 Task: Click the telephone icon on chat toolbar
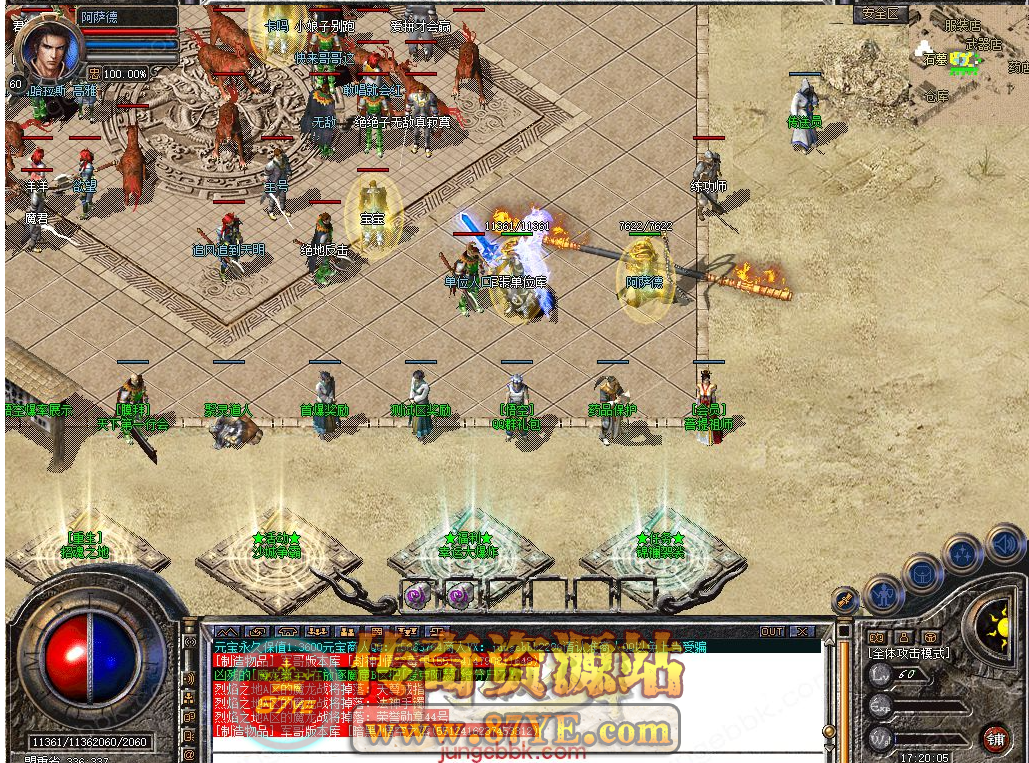[x=289, y=632]
